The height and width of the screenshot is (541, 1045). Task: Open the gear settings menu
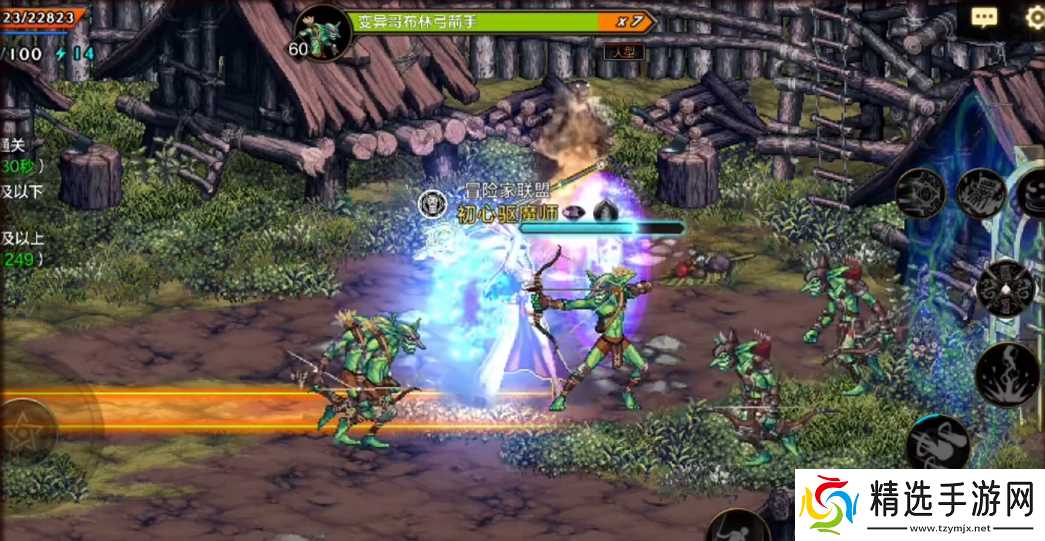pos(1035,17)
